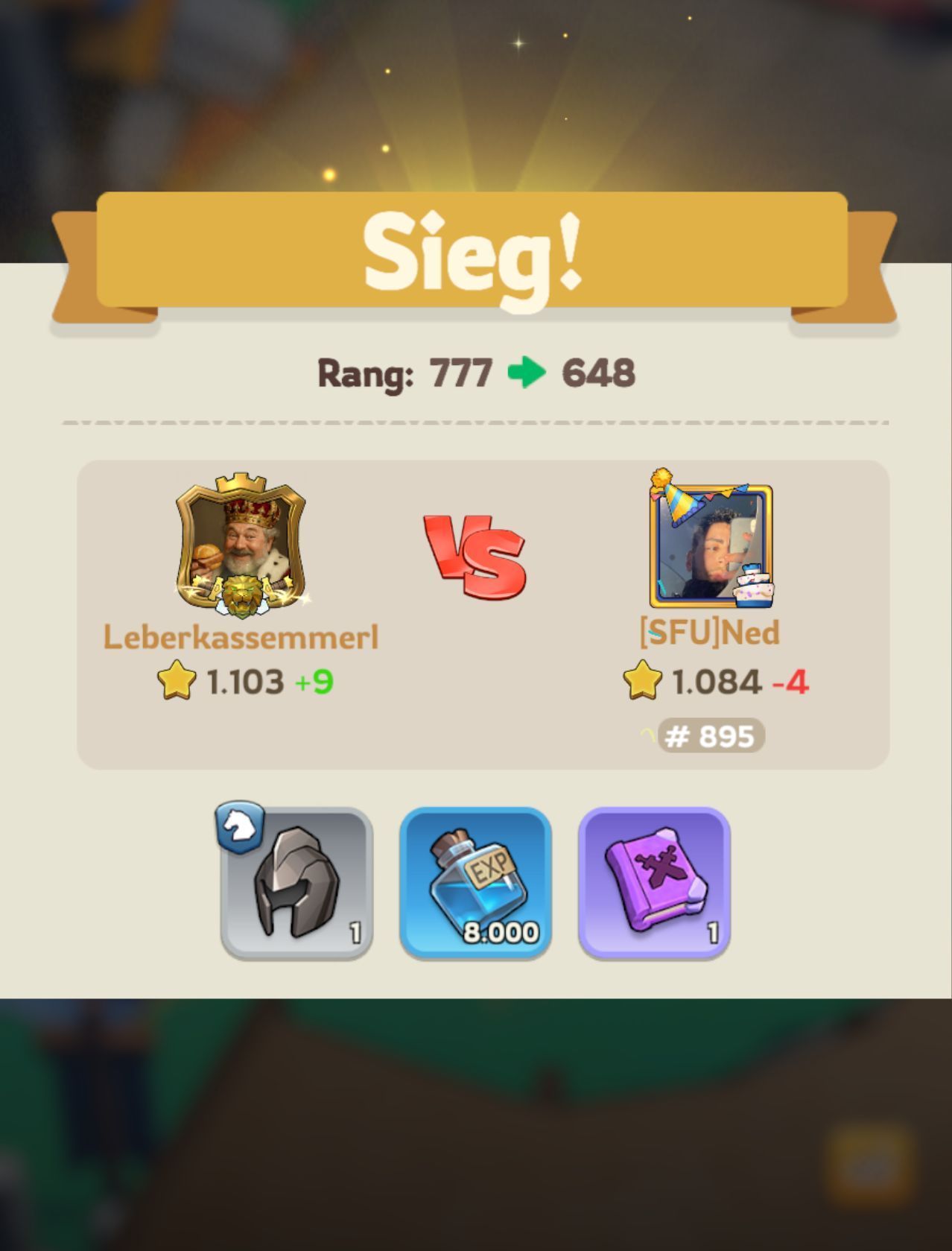Inspect the purple skill book reward
Screen dimensions: 952x1251
tap(654, 882)
